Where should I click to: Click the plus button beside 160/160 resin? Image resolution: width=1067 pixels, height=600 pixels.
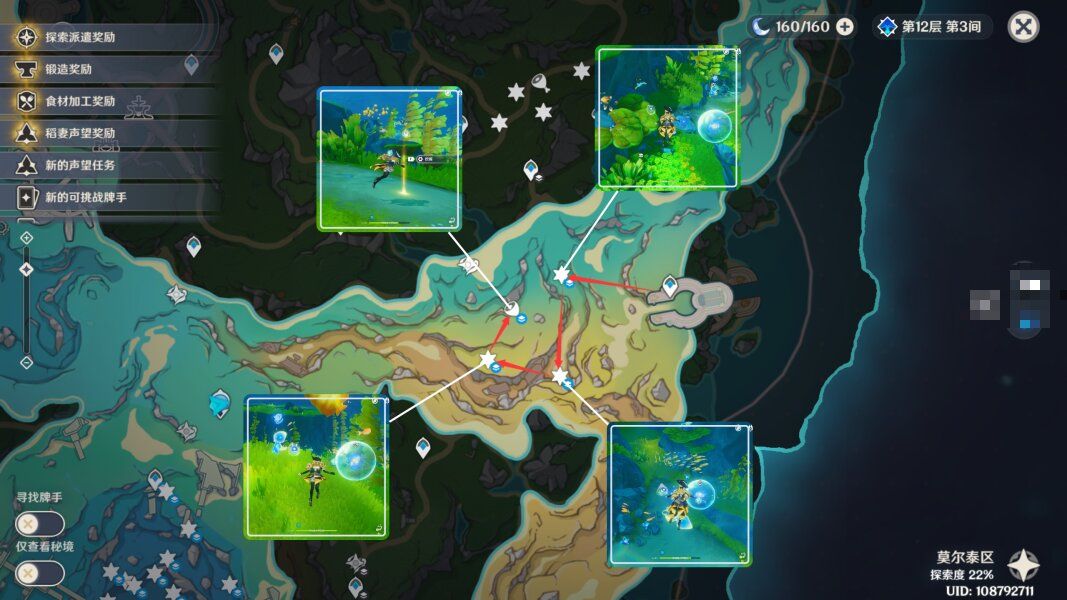coord(845,27)
